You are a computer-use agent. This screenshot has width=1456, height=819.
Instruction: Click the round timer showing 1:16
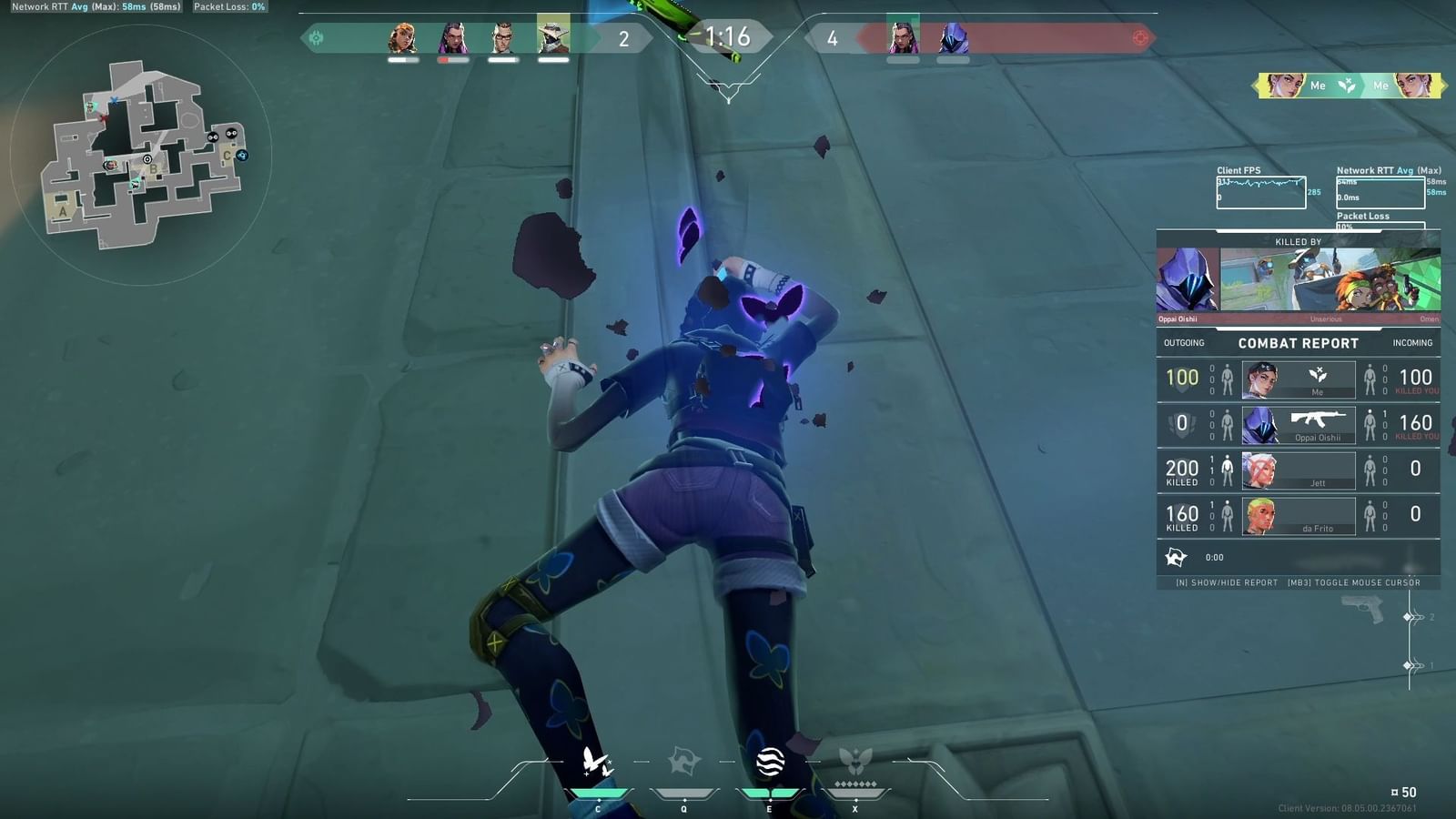[728, 38]
